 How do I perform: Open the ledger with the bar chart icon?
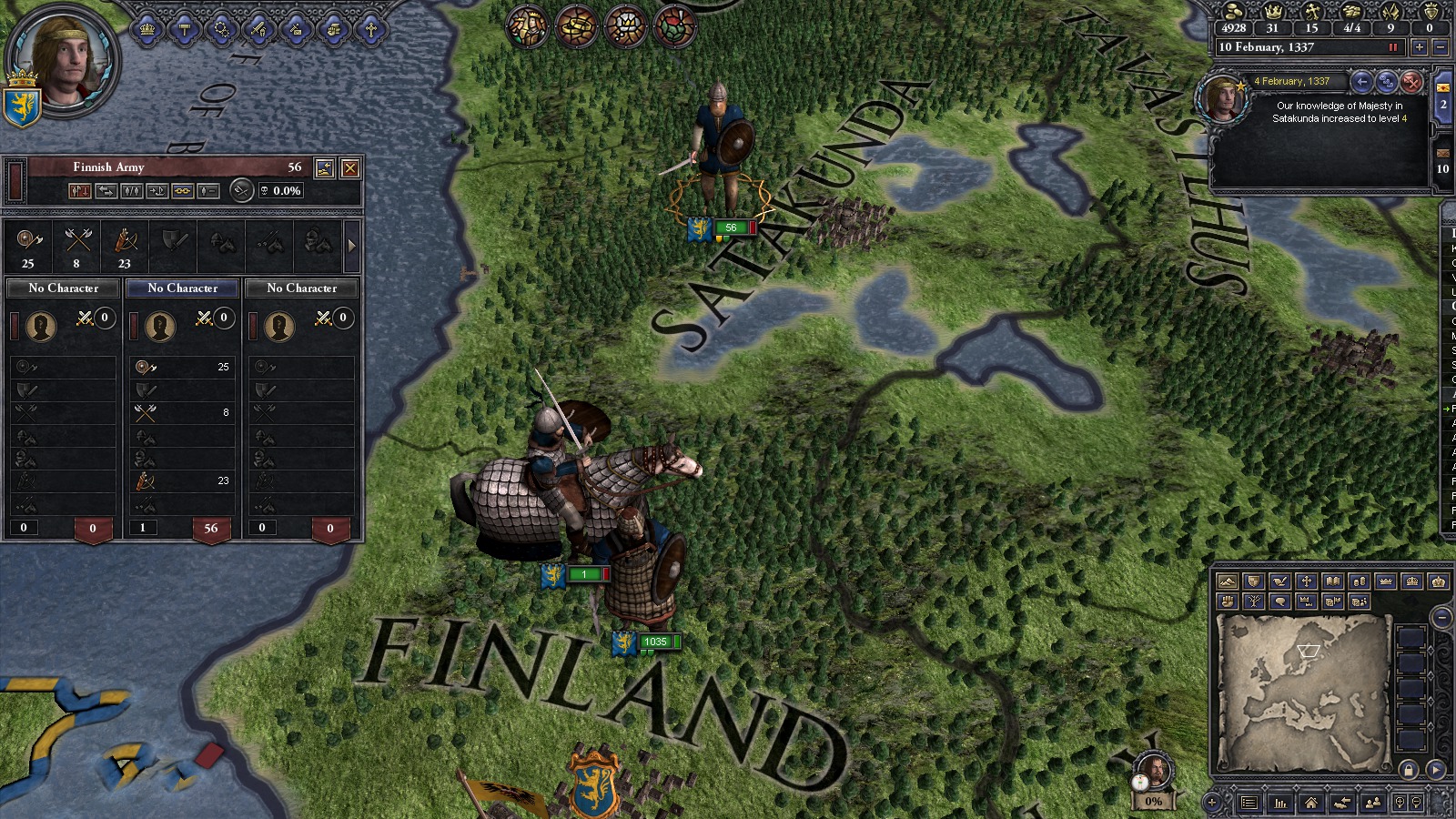1280,804
